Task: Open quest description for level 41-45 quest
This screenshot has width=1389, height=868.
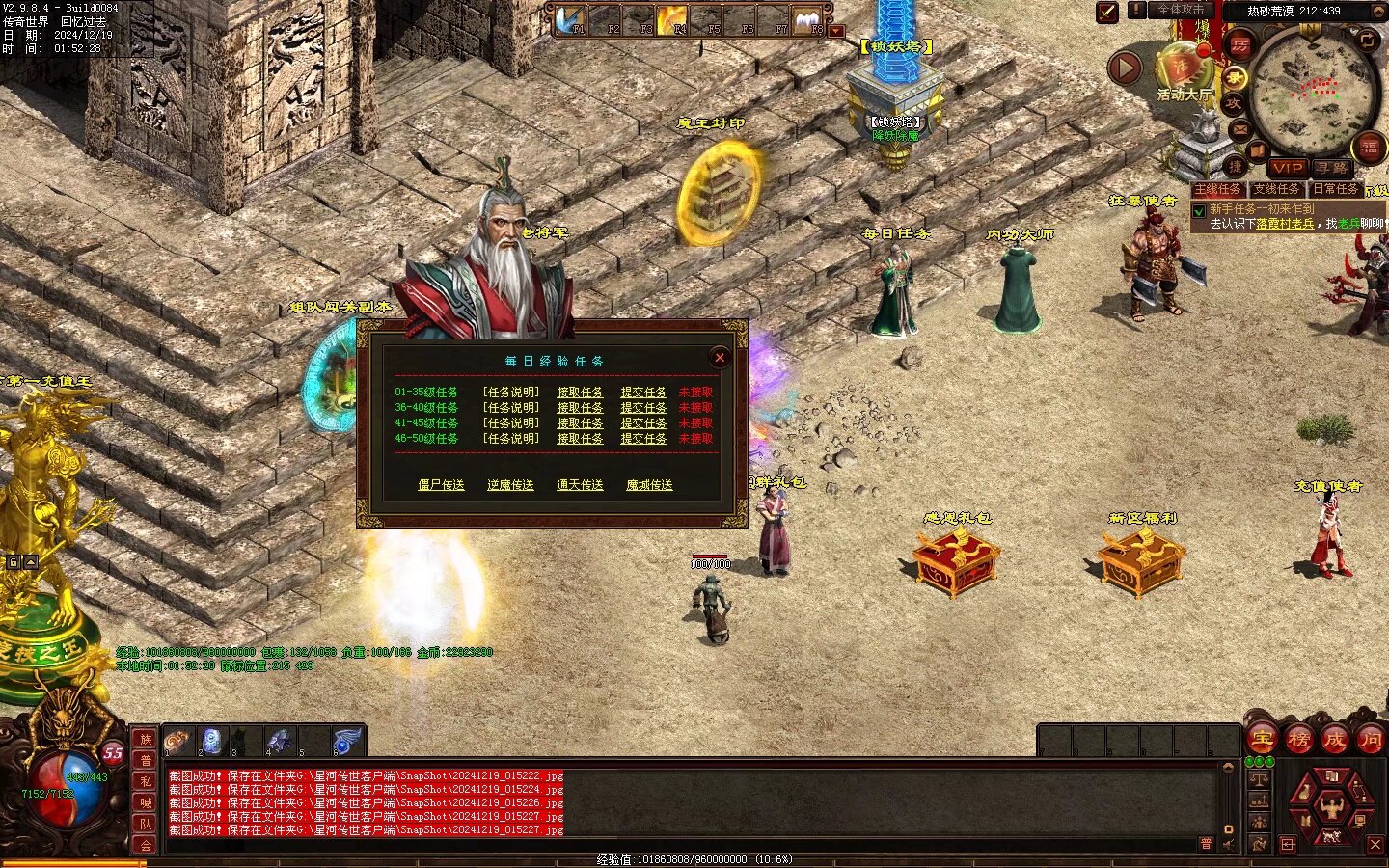Action: [510, 423]
